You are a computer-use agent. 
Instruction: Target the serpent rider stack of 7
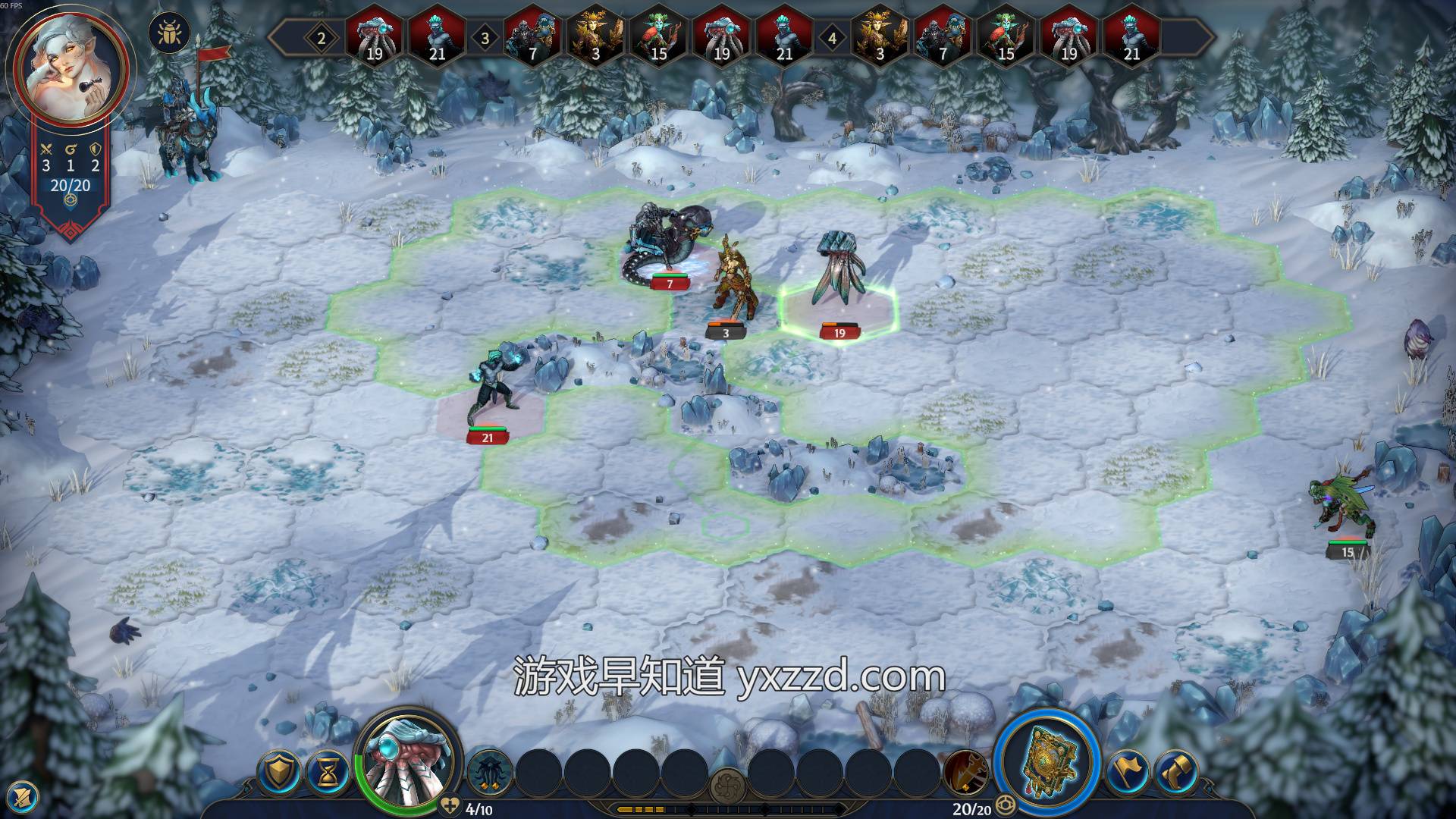click(x=667, y=243)
